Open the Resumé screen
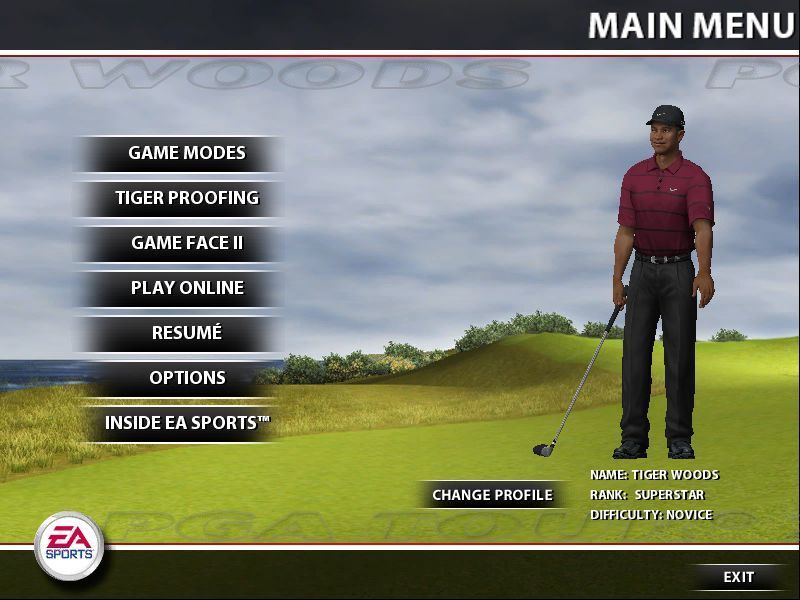 click(x=186, y=333)
